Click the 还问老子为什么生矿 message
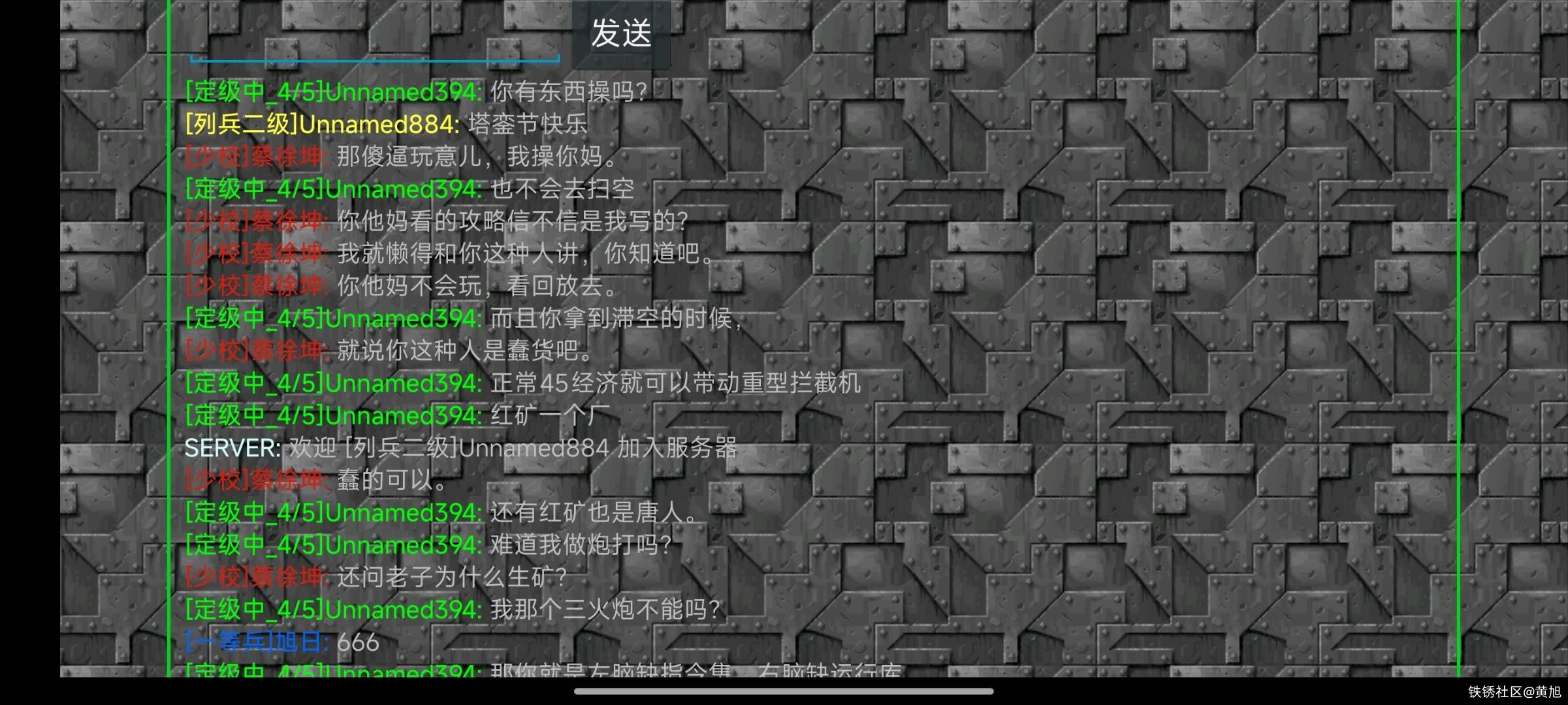The height and width of the screenshot is (705, 1568). tap(454, 578)
